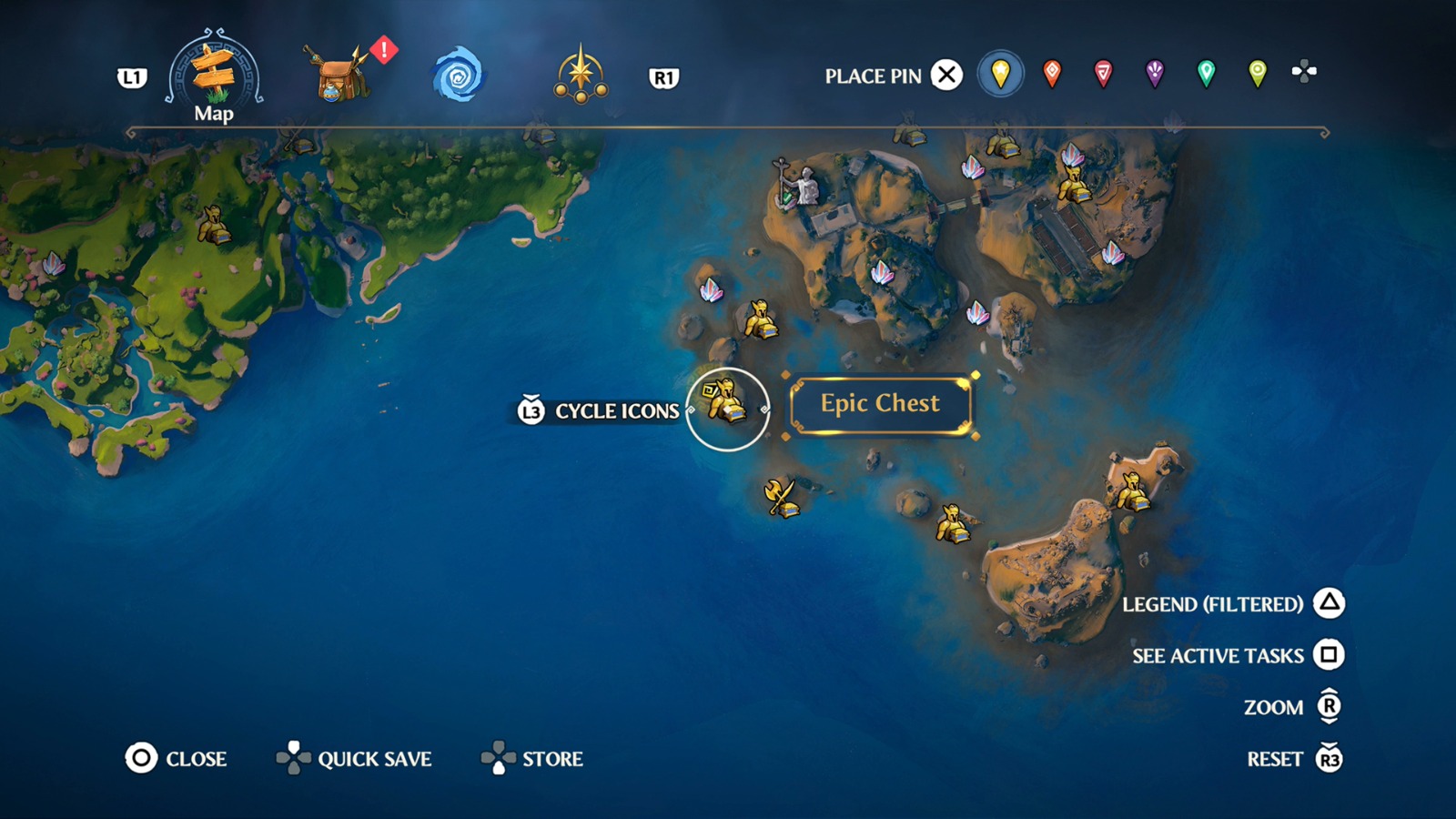1456x819 pixels.
Task: Cycle overlapping icons at the selected marker
Action: tap(532, 409)
